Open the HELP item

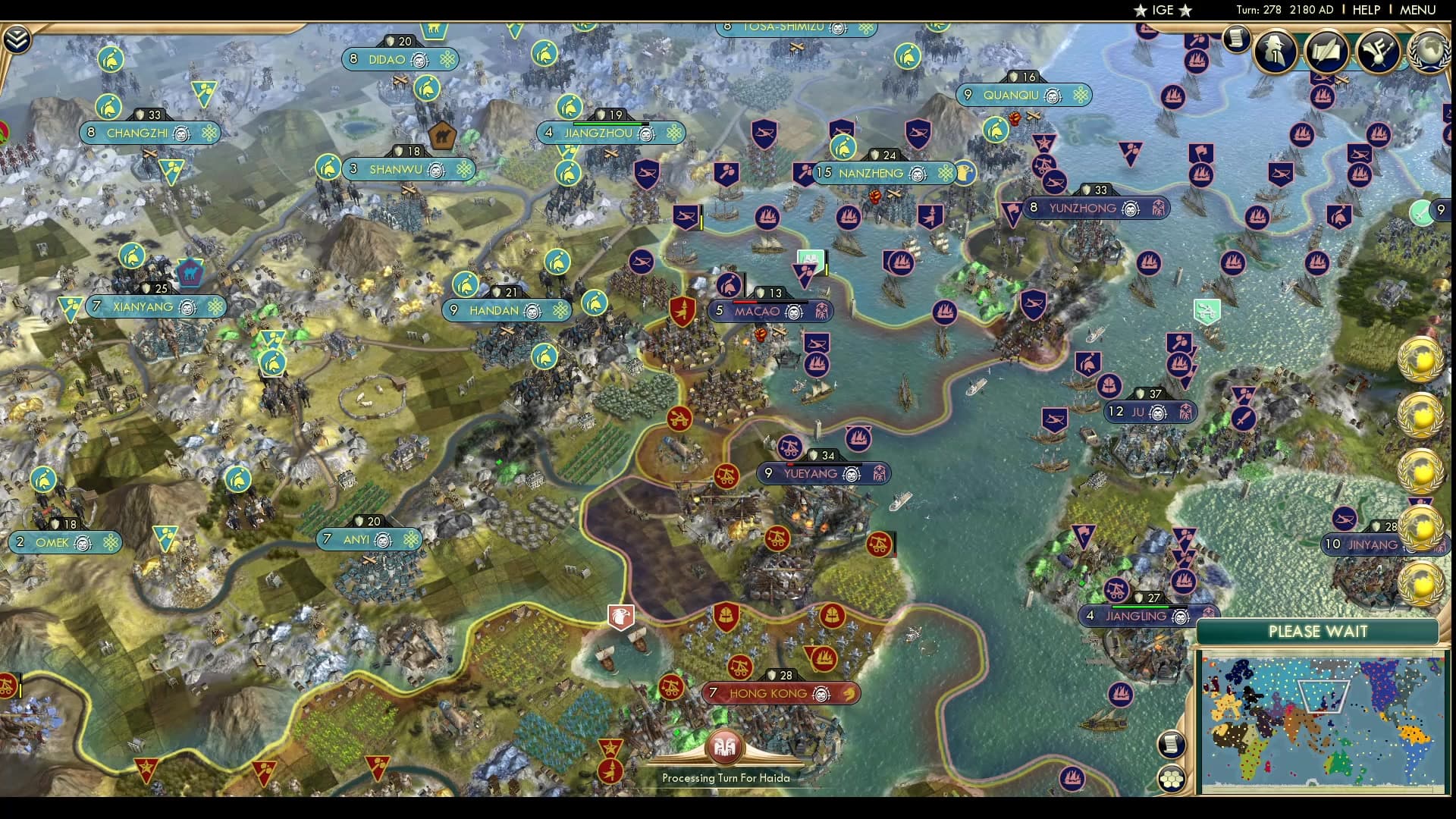tap(1366, 11)
